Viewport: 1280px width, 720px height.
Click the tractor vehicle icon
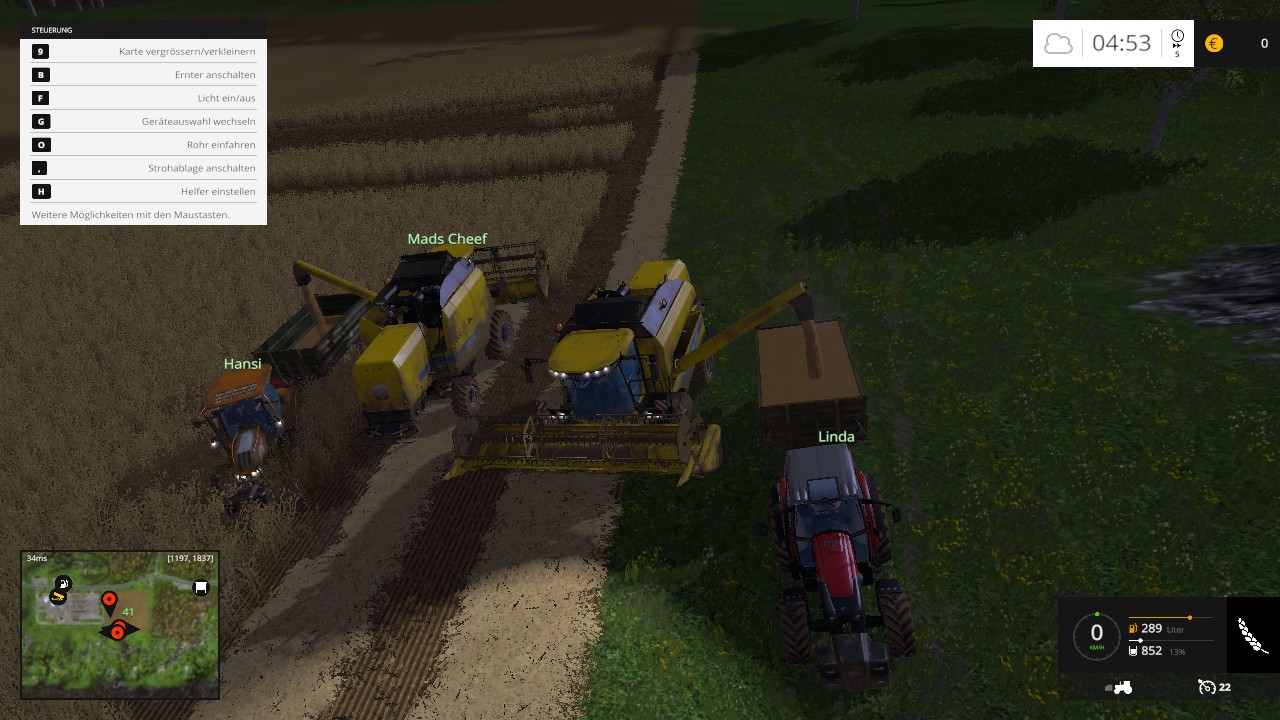coord(1119,687)
